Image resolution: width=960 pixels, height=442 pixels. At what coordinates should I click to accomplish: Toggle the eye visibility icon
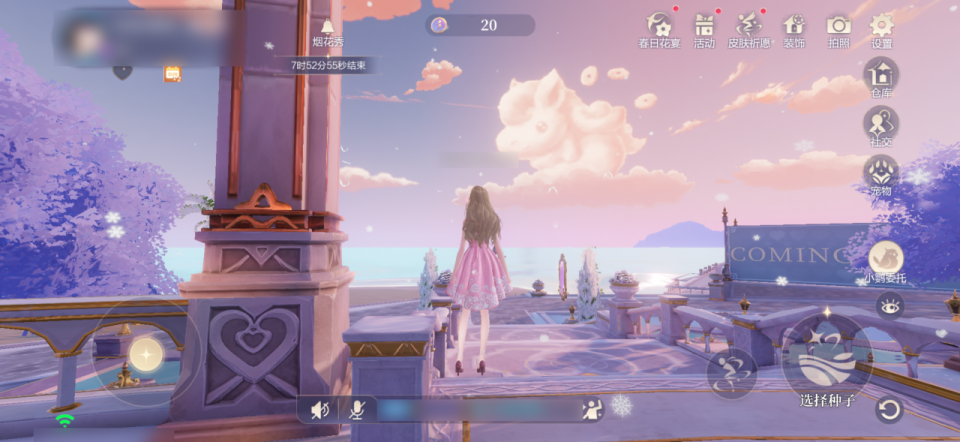click(888, 306)
